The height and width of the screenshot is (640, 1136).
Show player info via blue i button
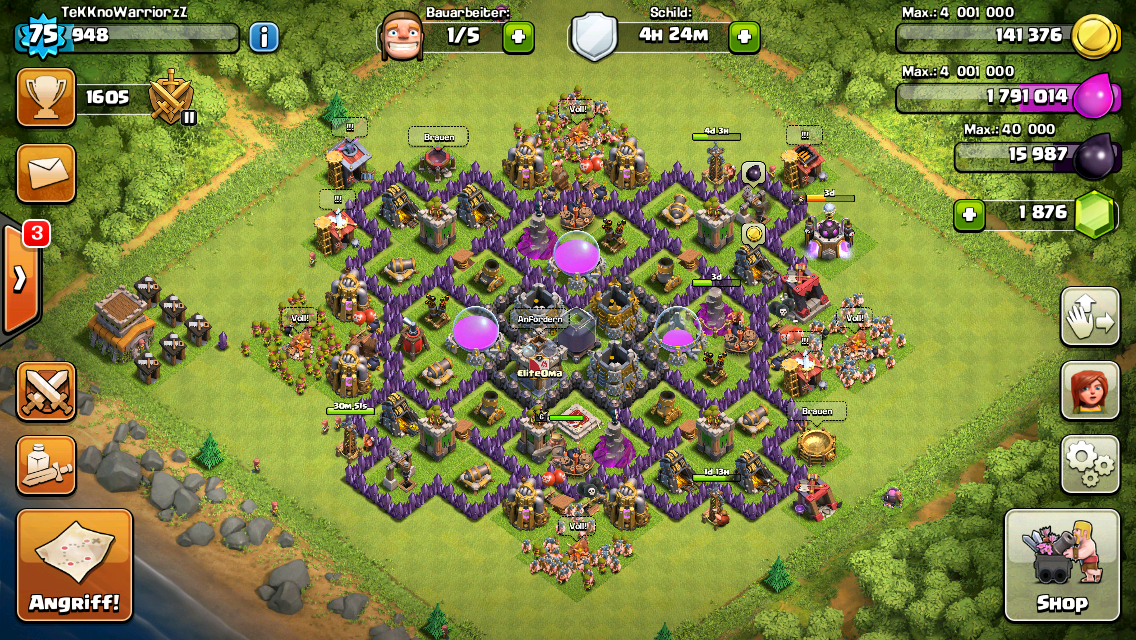pos(263,38)
